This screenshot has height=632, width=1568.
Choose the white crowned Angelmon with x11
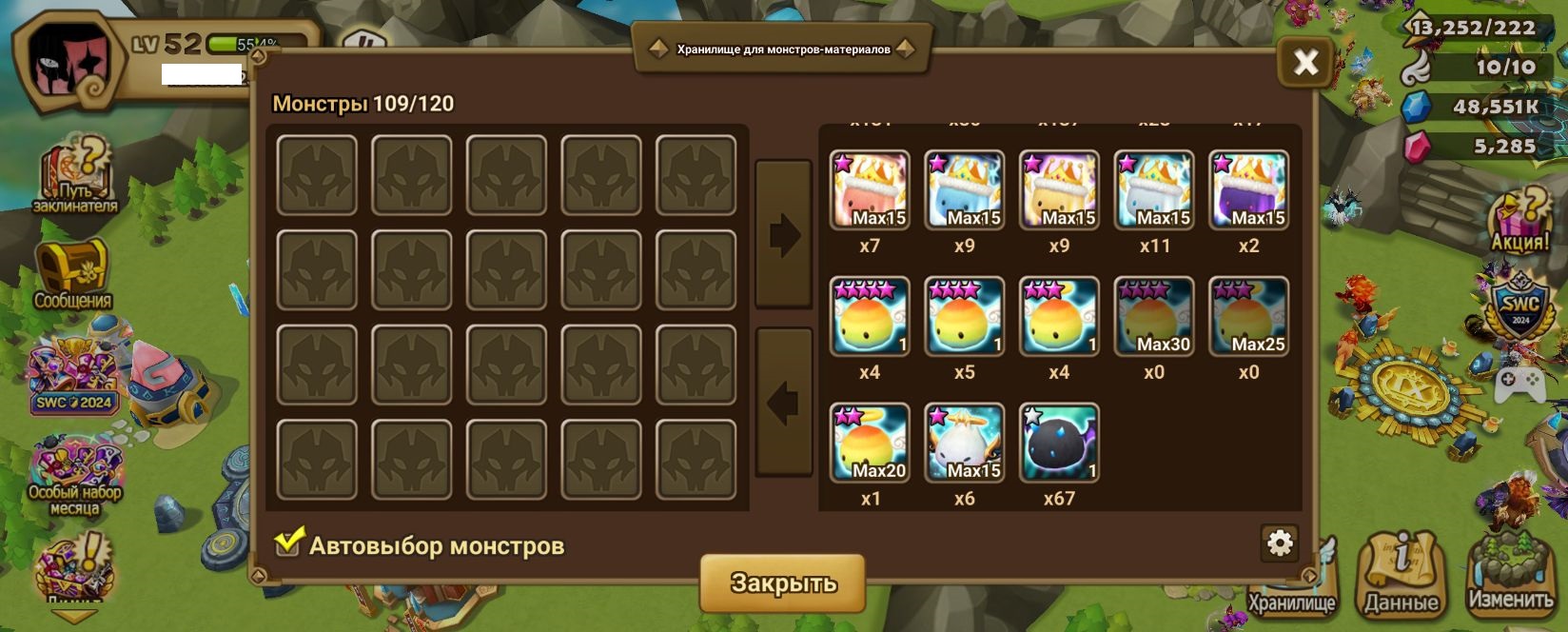click(1154, 190)
